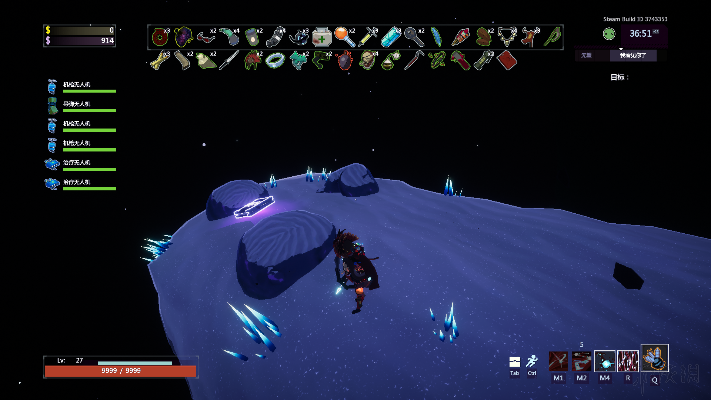Image resolution: width=711 pixels, height=400 pixels.
Task: Open the inventory chest icon
Action: [x=514, y=362]
